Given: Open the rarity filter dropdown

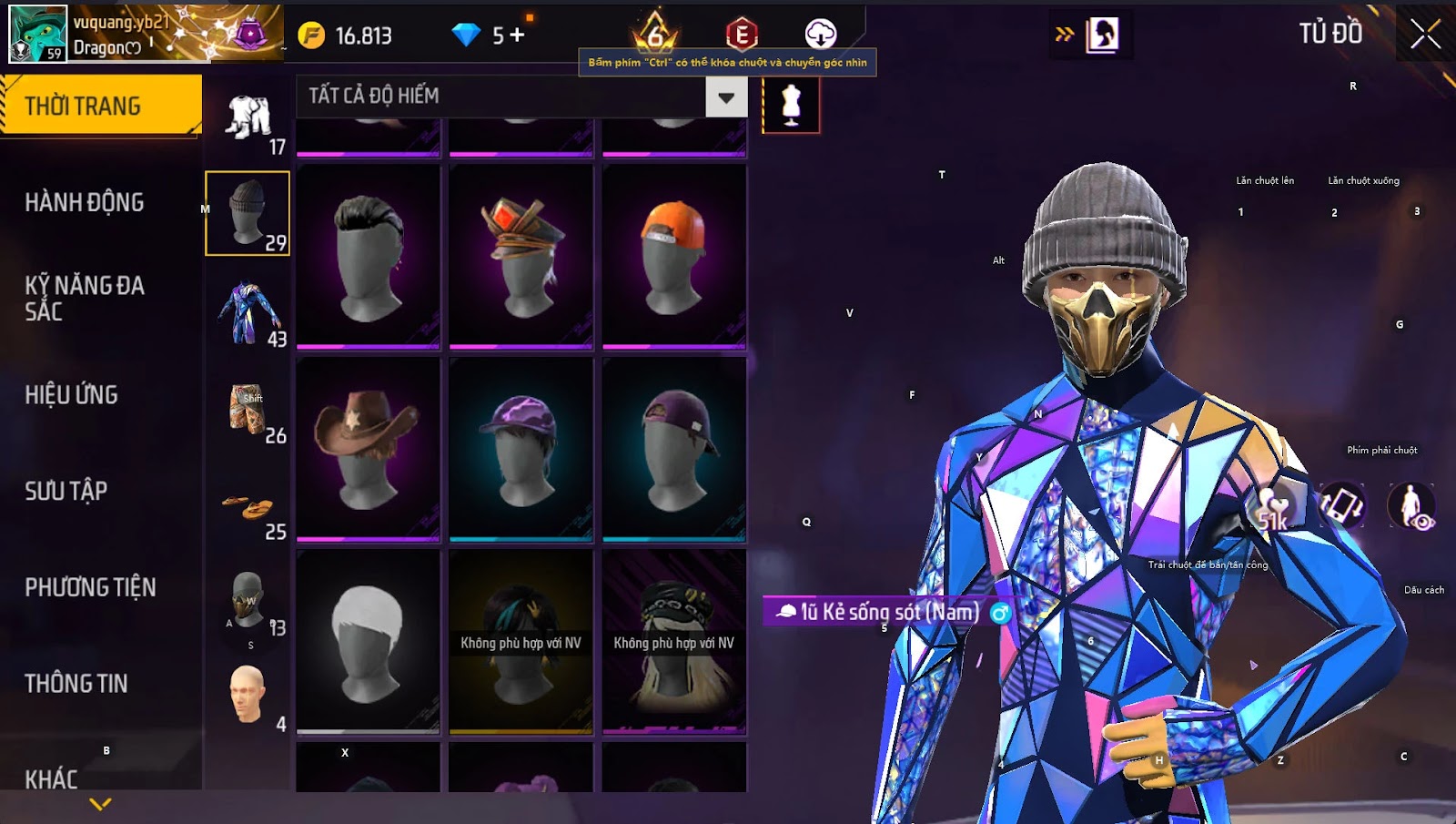Looking at the screenshot, I should click(725, 97).
